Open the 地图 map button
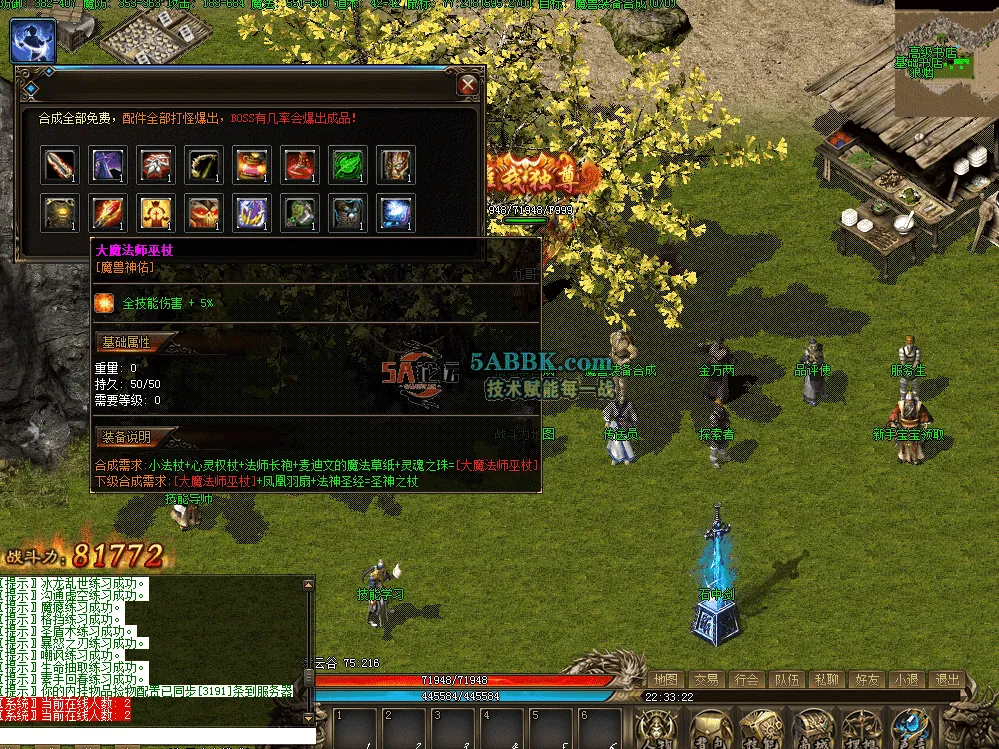Screen dimensions: 999x749 coord(666,680)
